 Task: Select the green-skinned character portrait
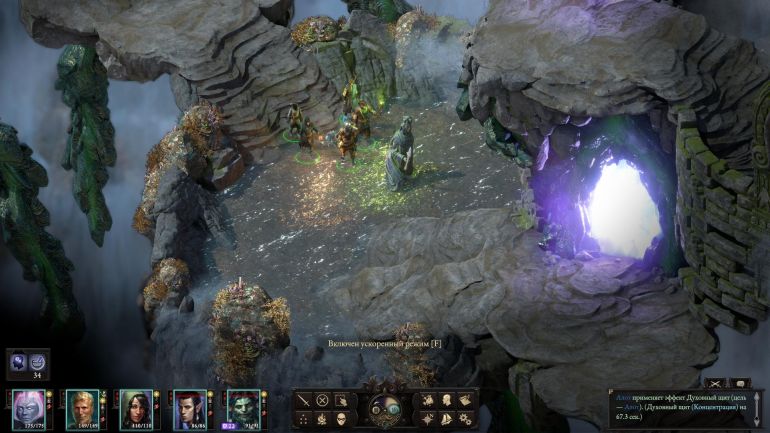243,408
